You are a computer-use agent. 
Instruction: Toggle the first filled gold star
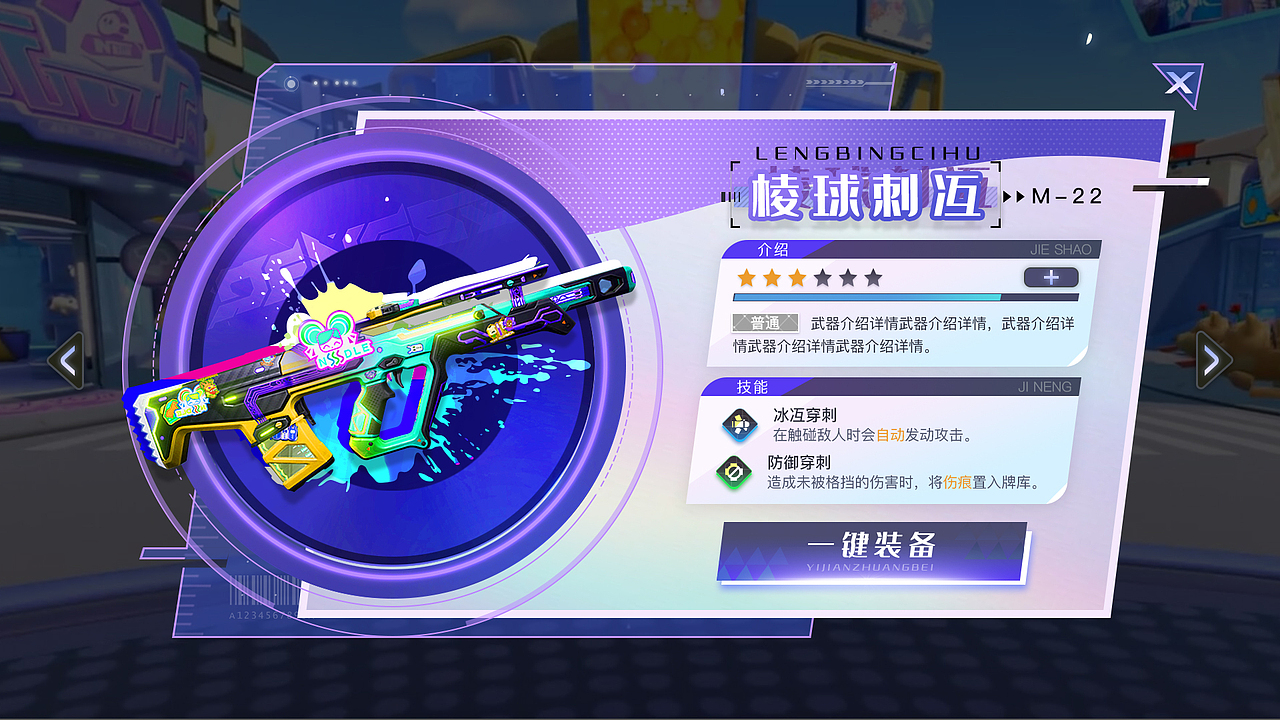tap(746, 277)
